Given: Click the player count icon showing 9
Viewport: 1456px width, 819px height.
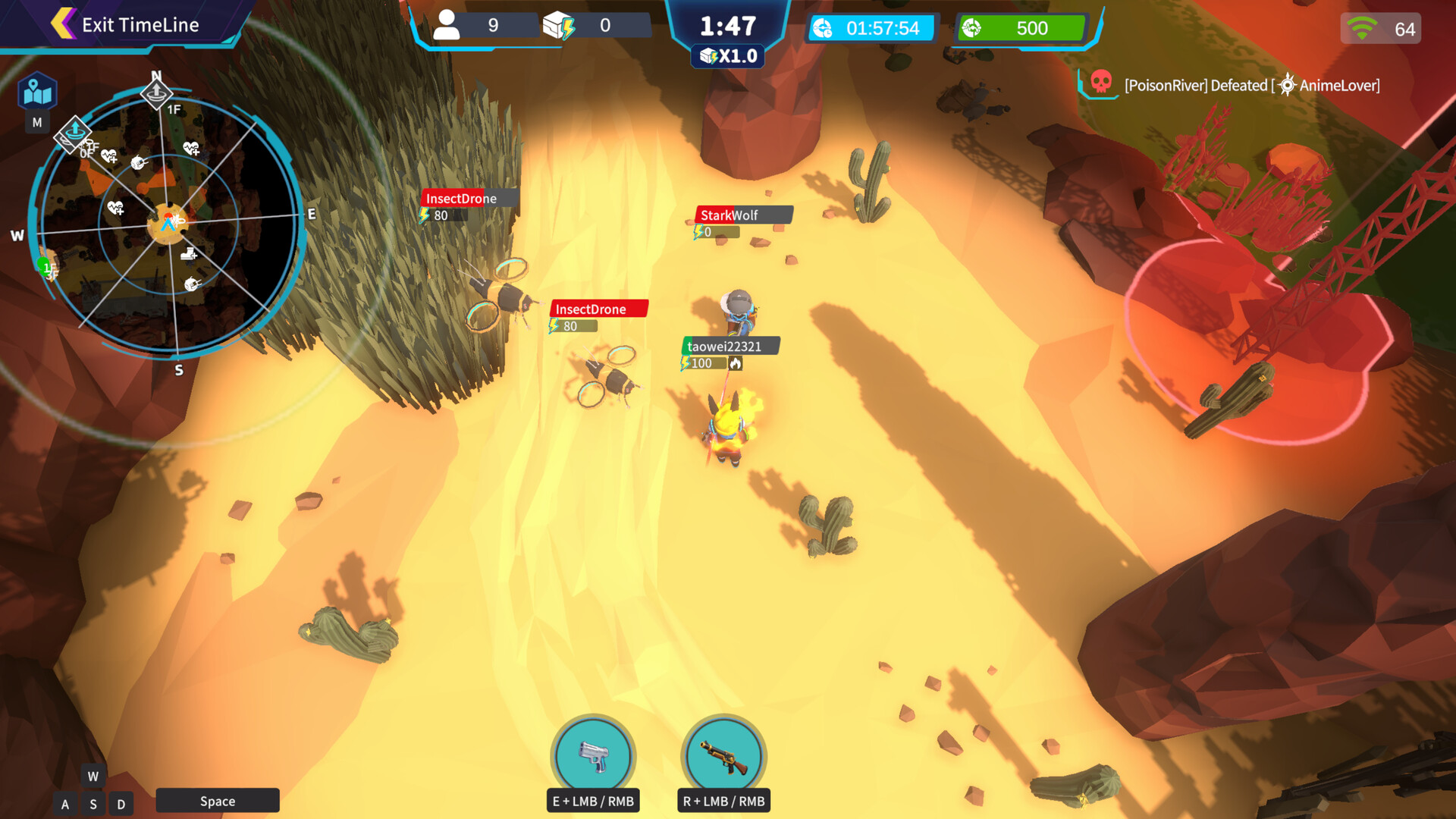Looking at the screenshot, I should pyautogui.click(x=449, y=25).
